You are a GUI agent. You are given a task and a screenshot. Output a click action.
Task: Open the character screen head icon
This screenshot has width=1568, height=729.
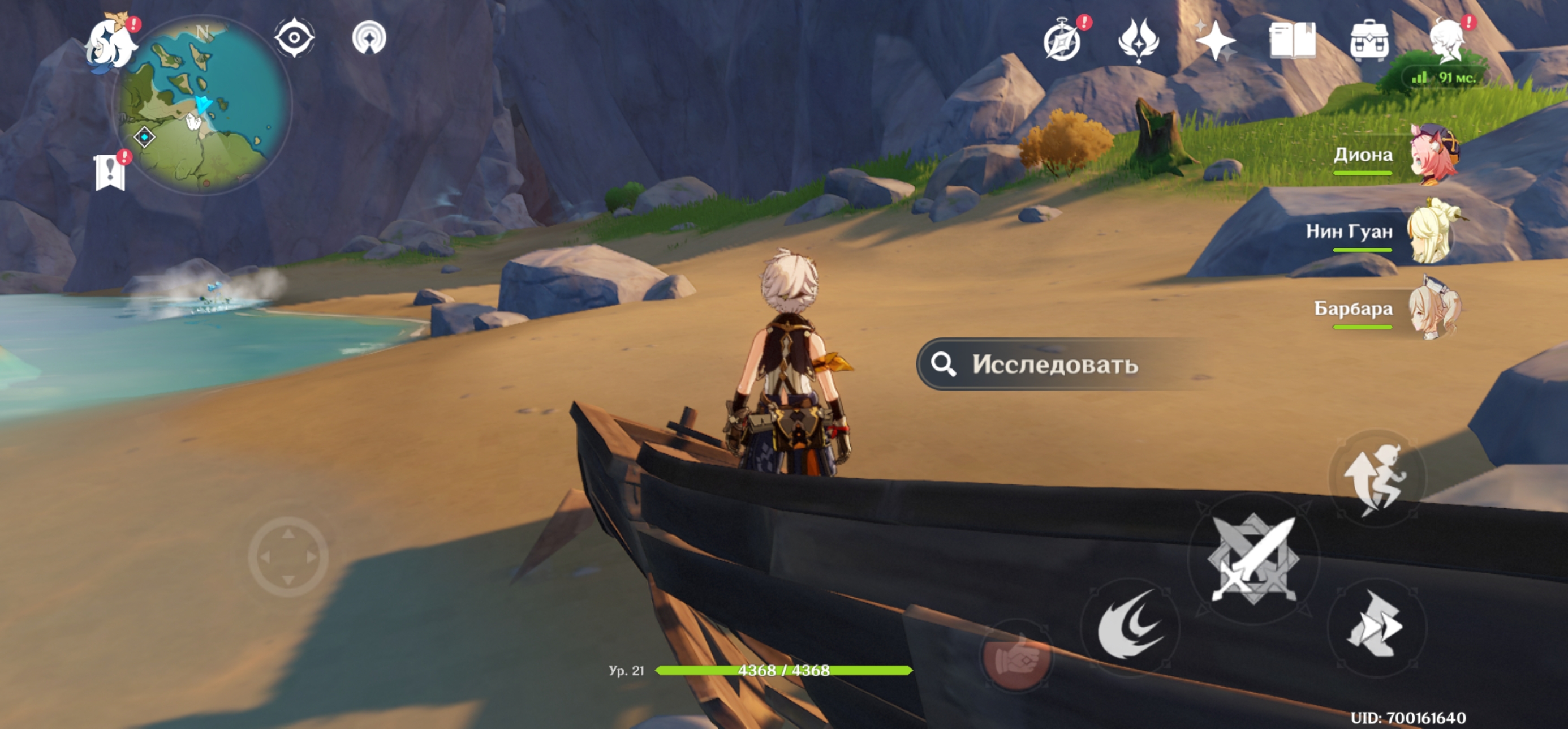pos(1446,40)
